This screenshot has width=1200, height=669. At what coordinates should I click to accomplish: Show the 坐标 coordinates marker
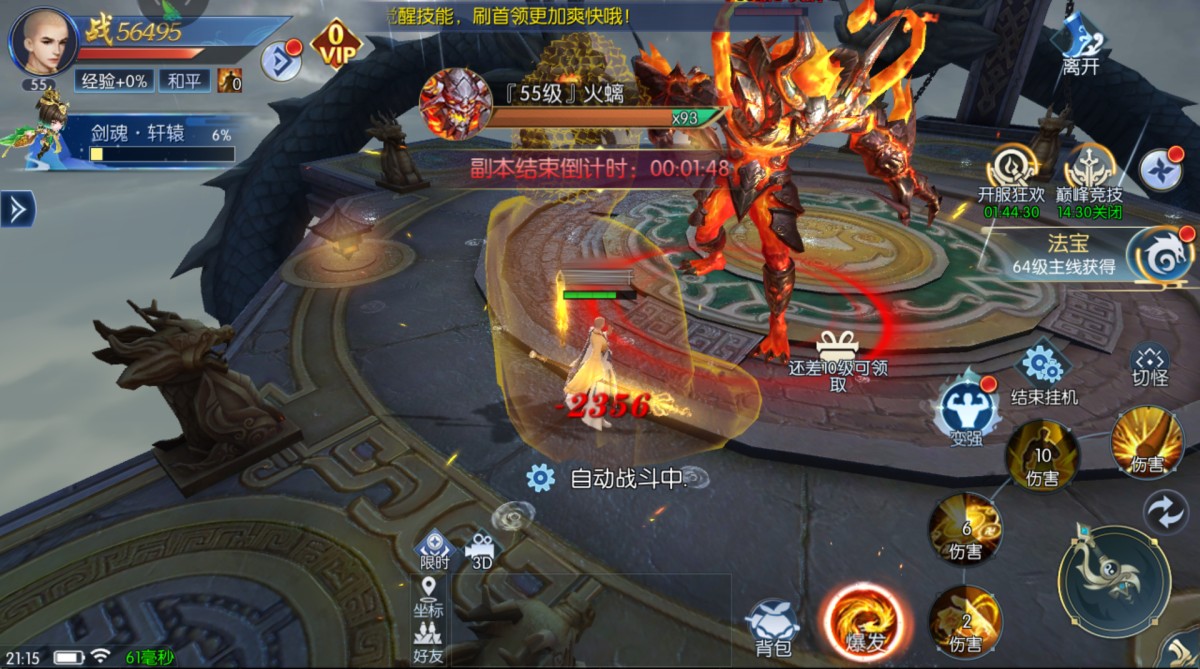click(427, 595)
